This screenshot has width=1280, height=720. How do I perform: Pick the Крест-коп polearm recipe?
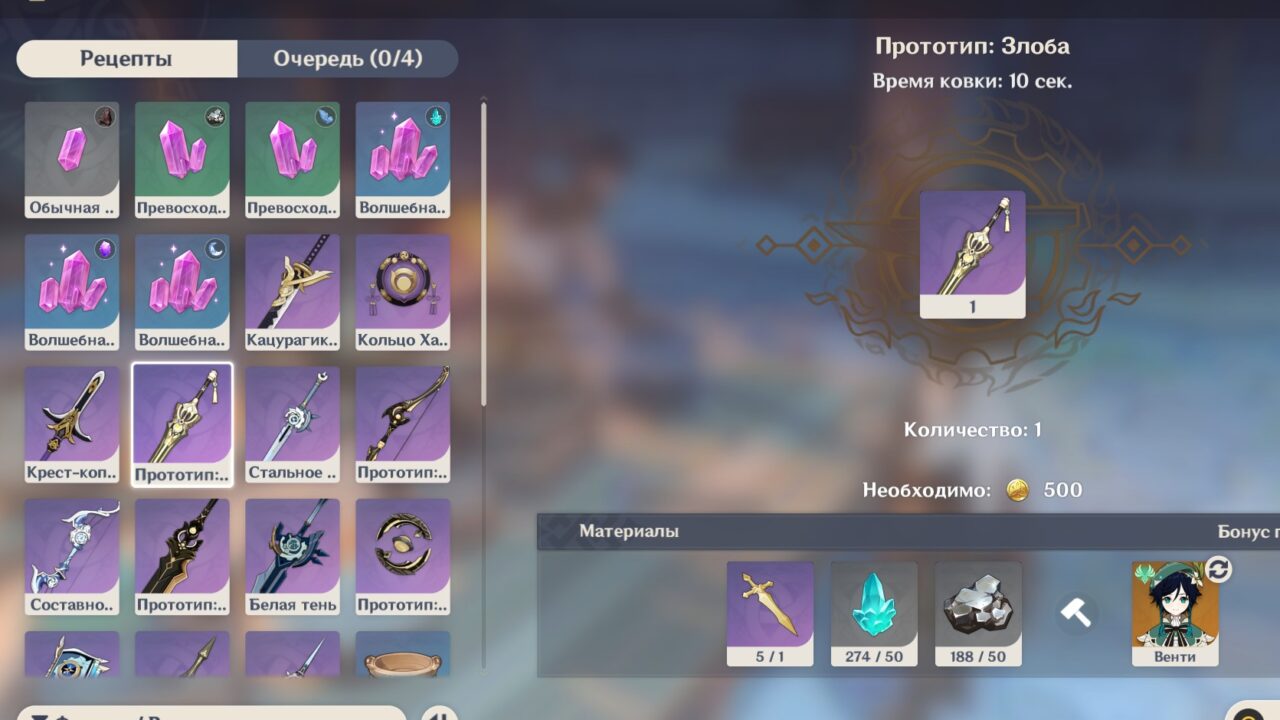pos(72,424)
